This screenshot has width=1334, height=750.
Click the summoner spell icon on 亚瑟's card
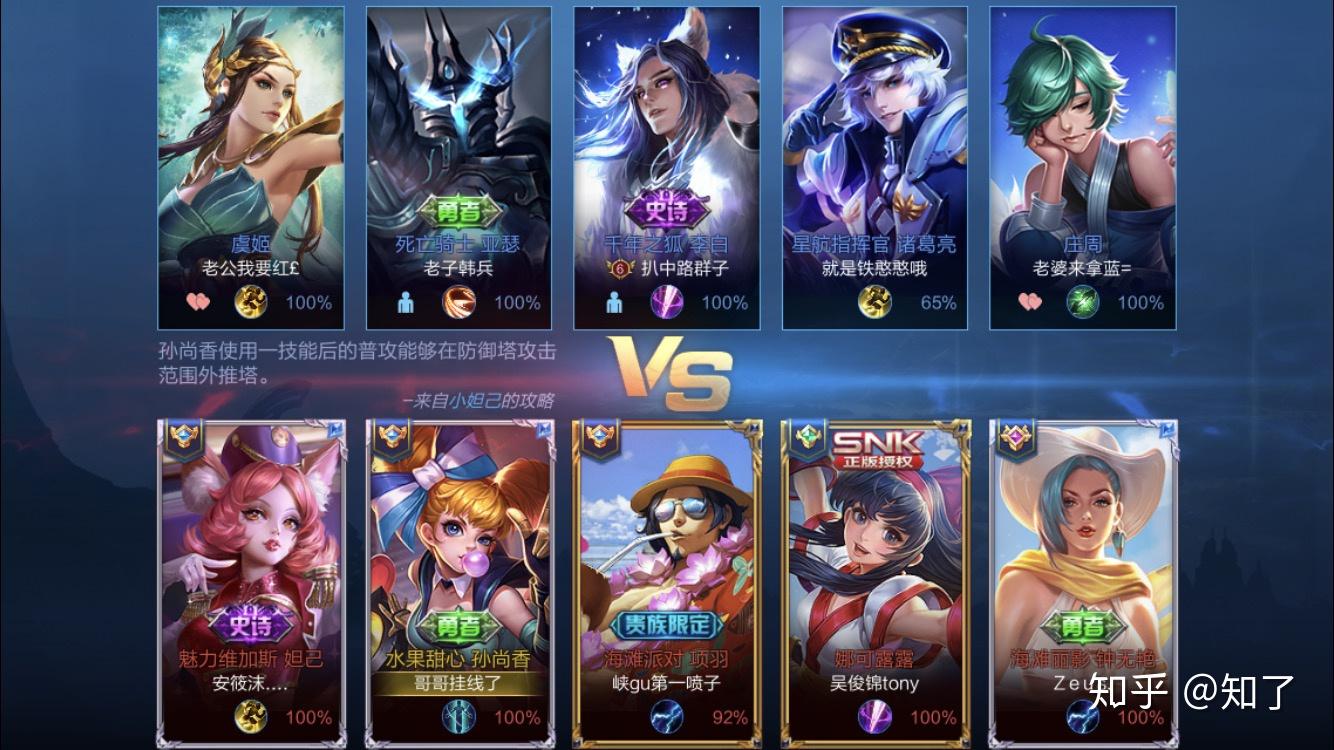[459, 302]
